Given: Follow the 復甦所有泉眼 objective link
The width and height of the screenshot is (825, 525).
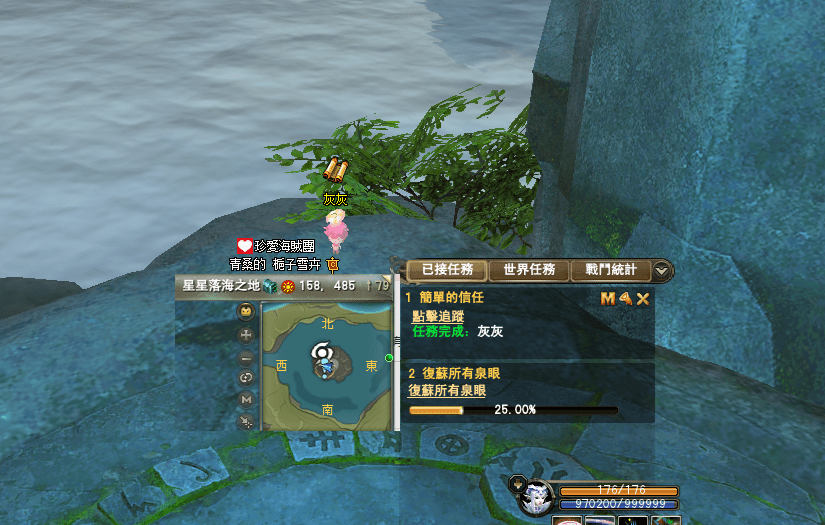Looking at the screenshot, I should pyautogui.click(x=447, y=390).
